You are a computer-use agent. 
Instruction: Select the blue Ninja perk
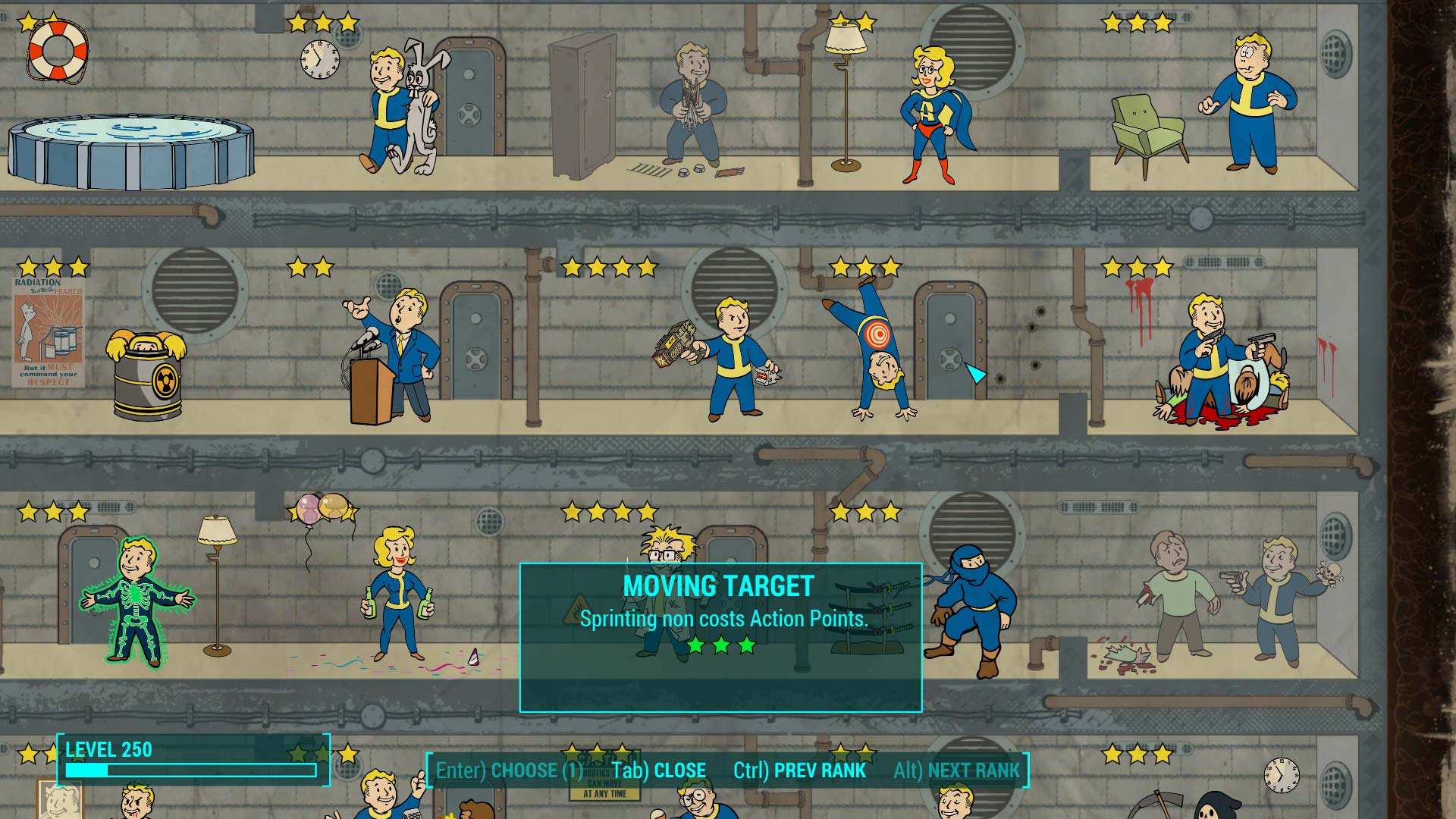[974, 607]
